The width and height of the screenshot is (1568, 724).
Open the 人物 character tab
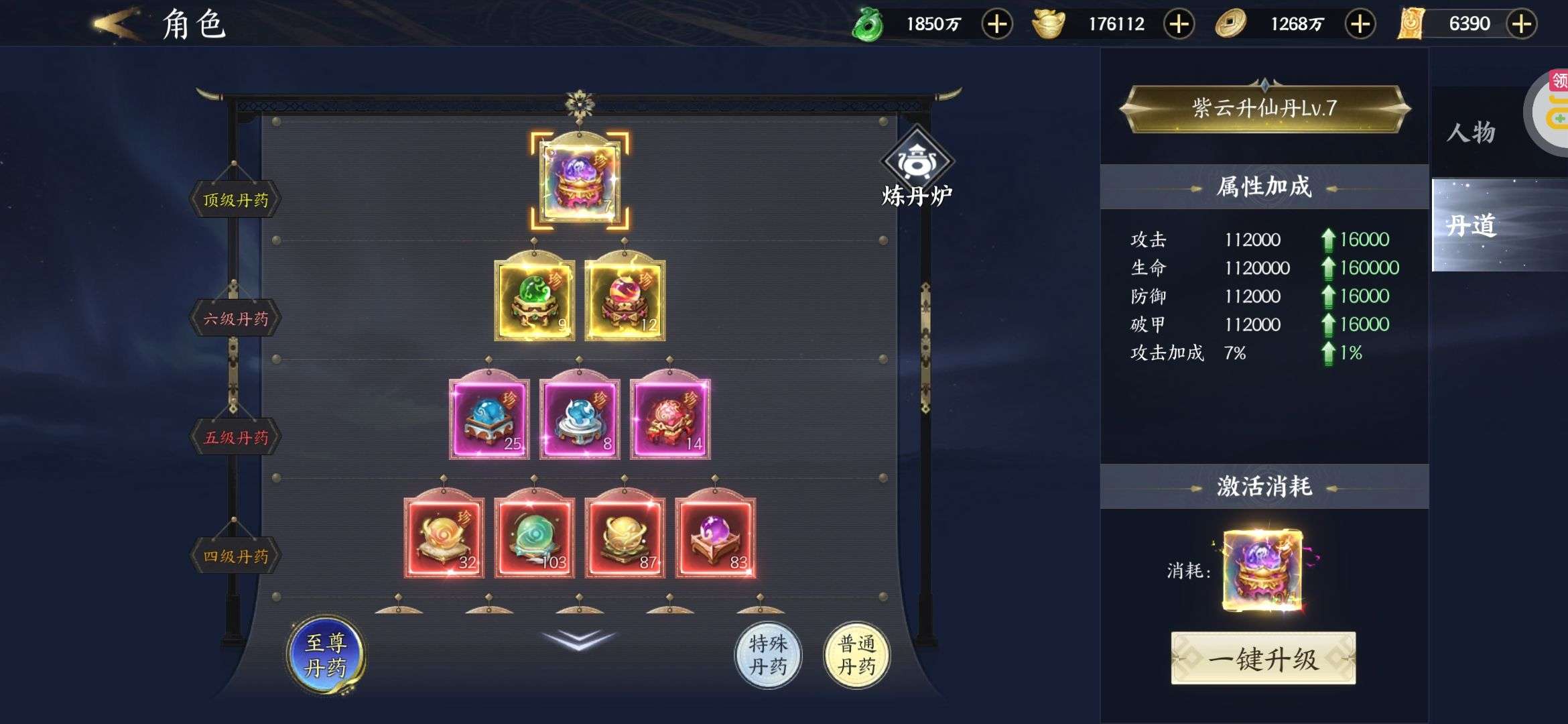[1471, 132]
